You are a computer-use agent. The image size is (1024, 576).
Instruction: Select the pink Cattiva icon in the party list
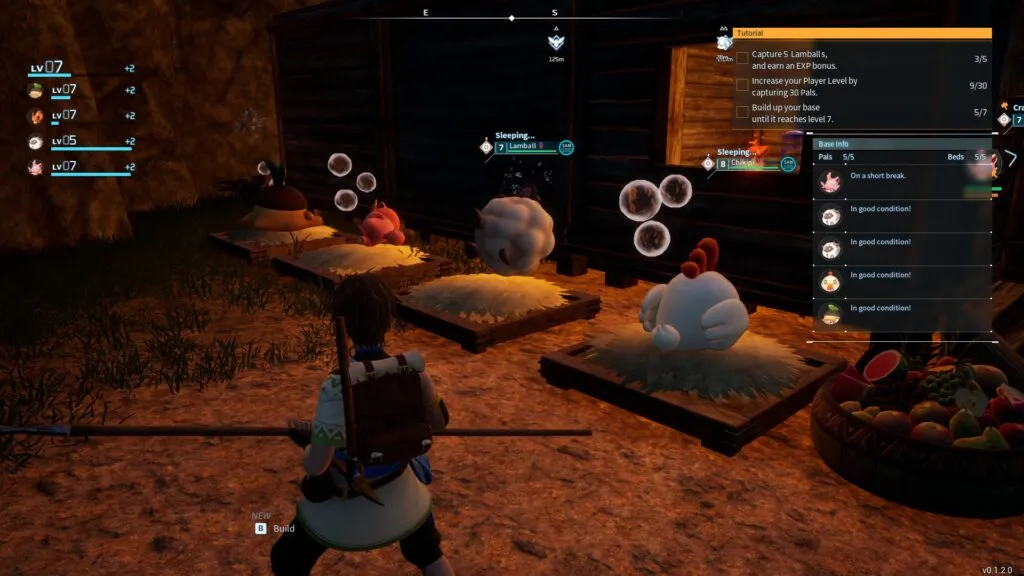[36, 167]
